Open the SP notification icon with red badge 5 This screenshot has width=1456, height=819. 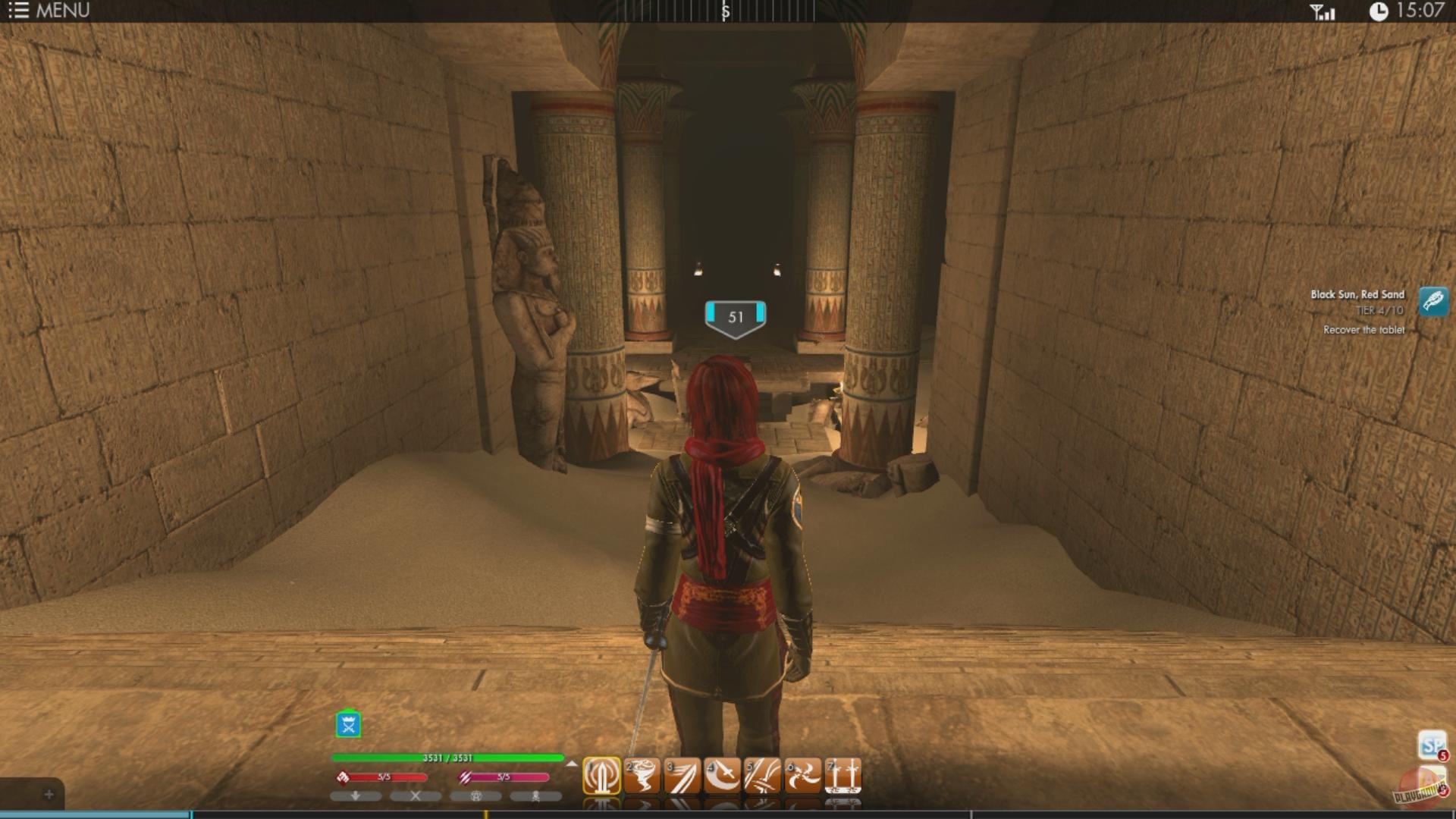1429,746
